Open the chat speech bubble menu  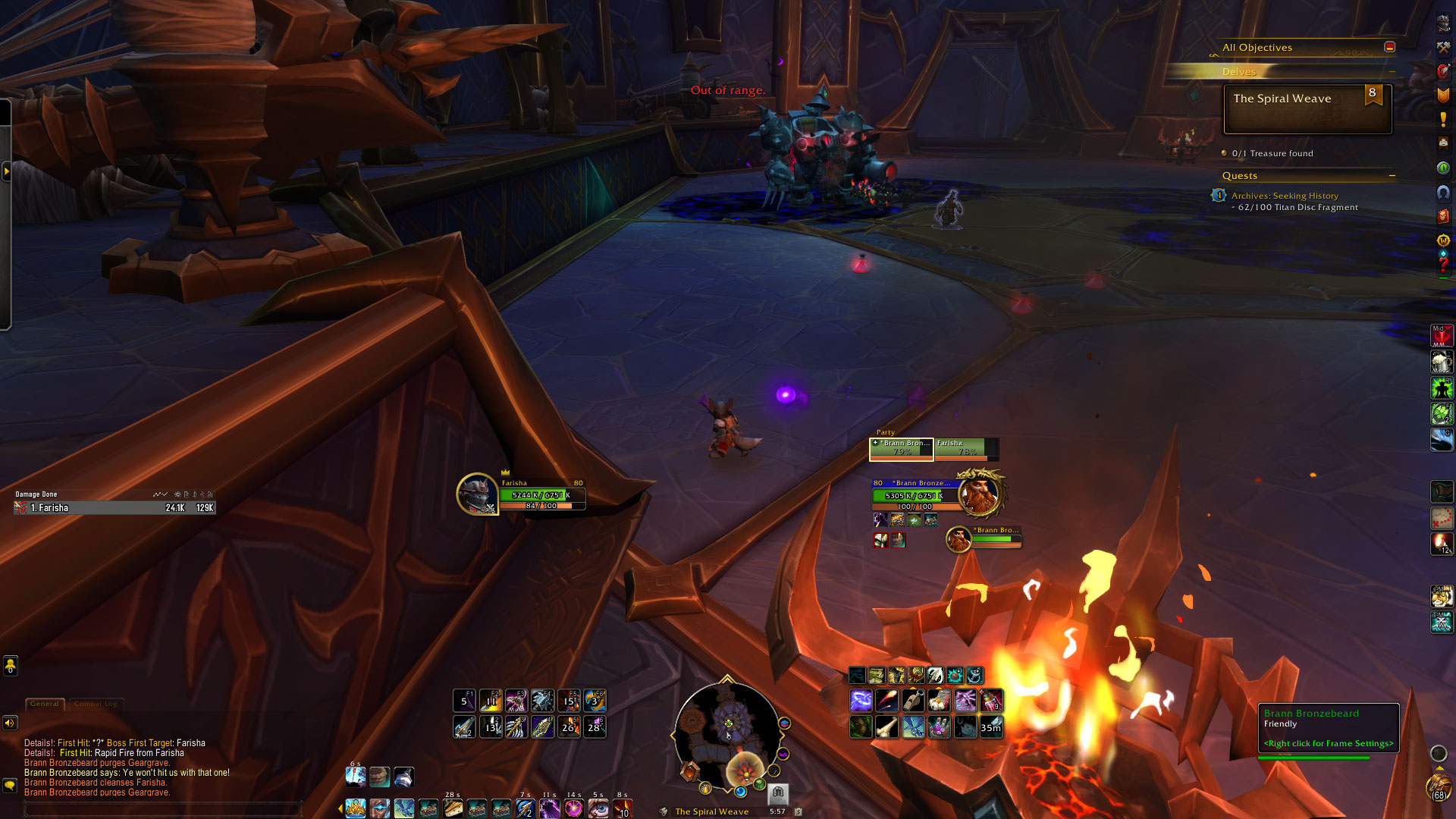click(10, 785)
